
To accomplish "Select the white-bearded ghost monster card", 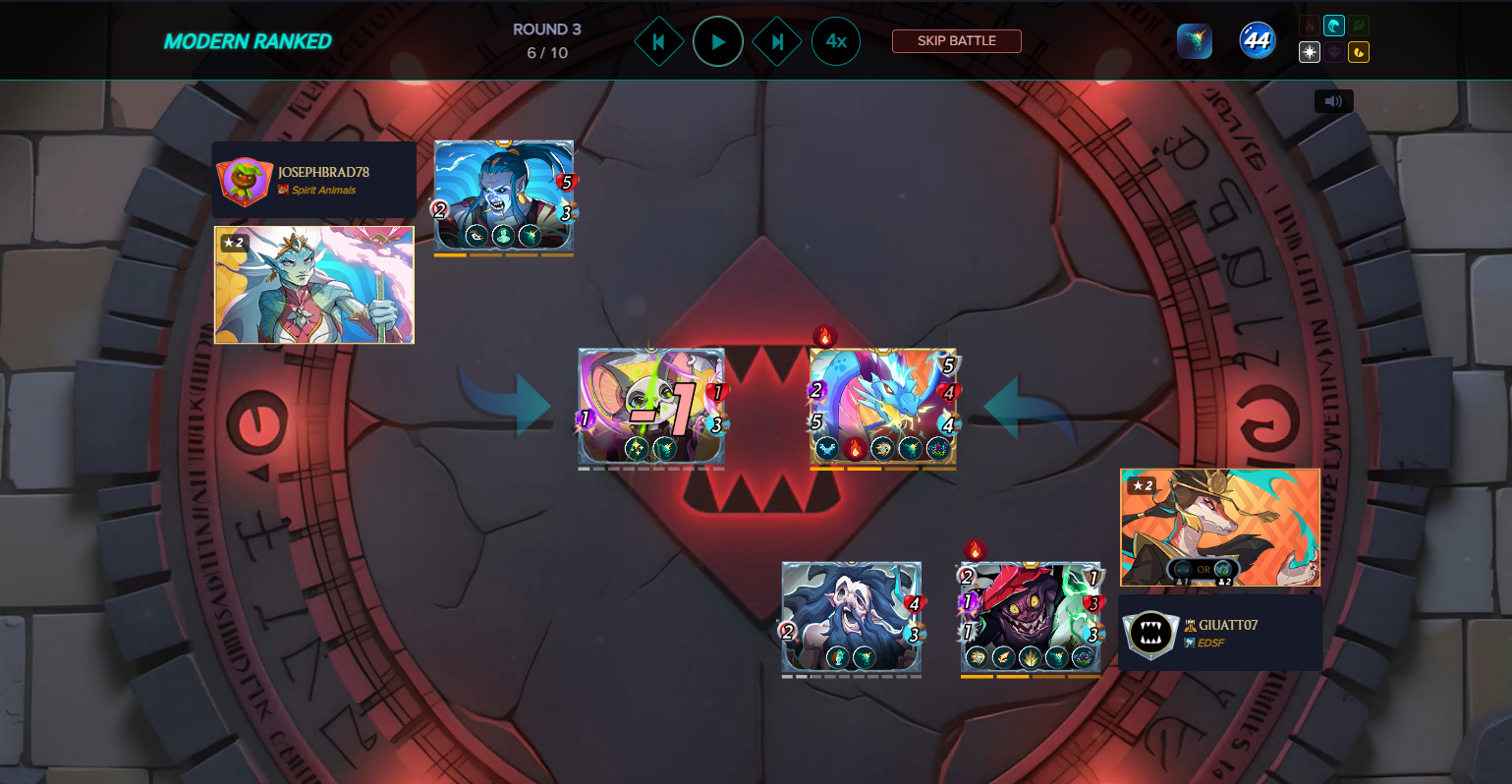I will point(851,617).
